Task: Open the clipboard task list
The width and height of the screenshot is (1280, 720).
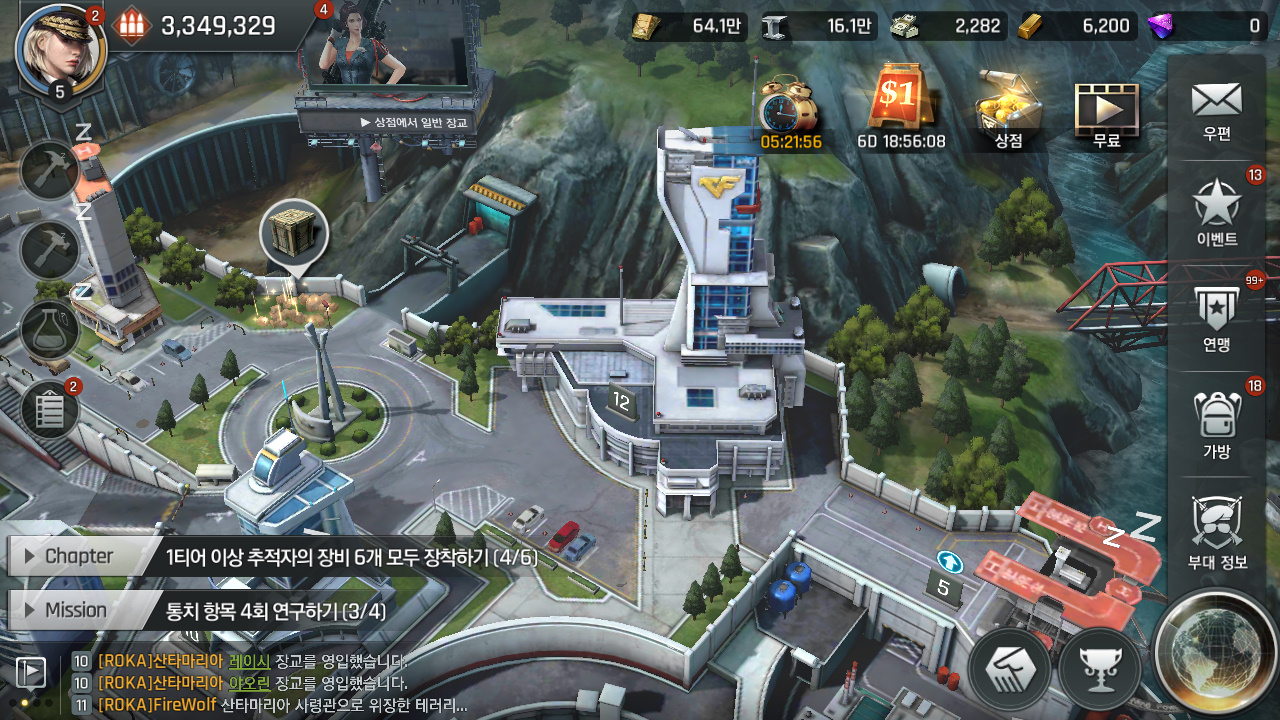Action: [x=49, y=410]
